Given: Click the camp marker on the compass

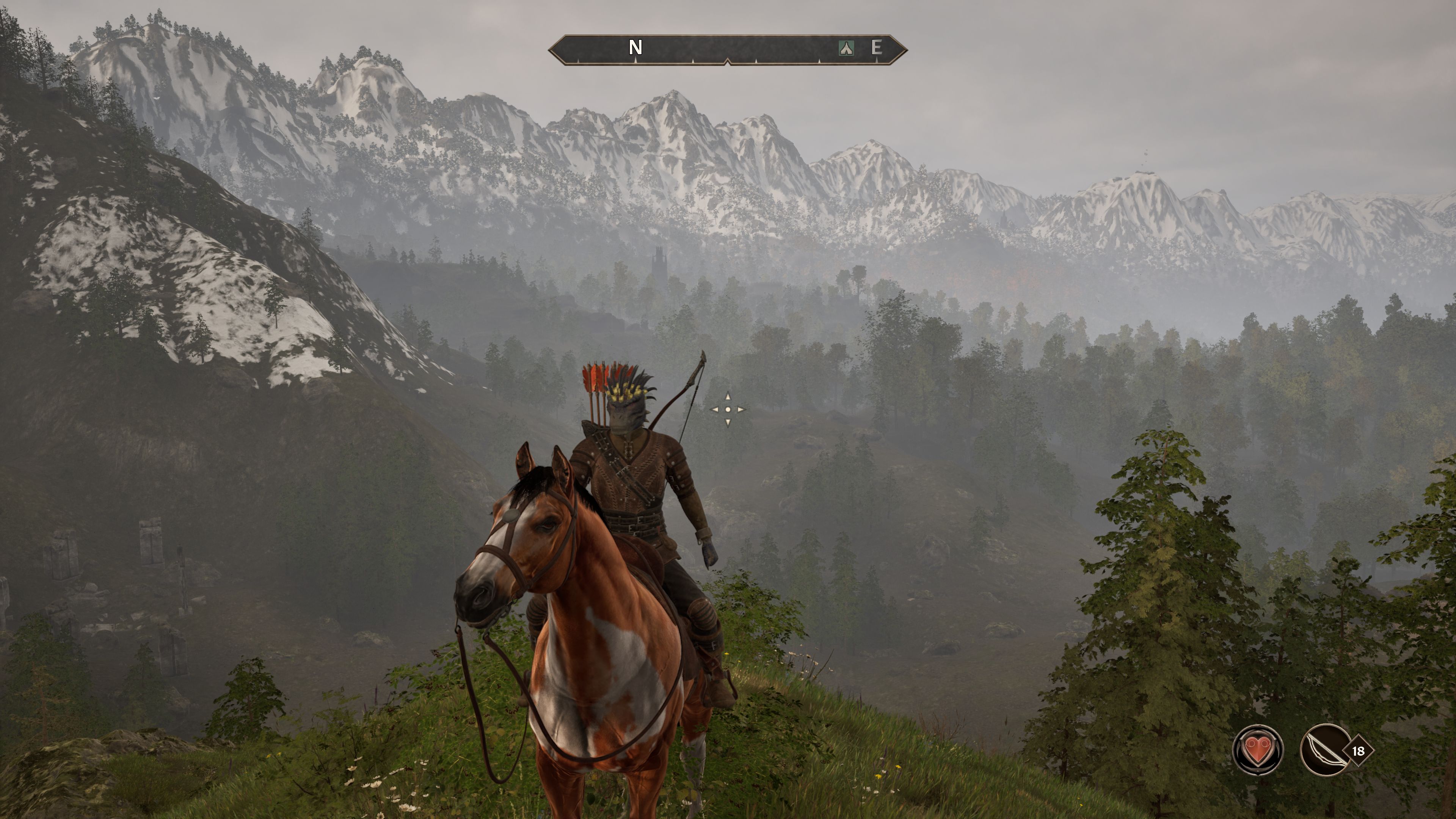Looking at the screenshot, I should 846,48.
